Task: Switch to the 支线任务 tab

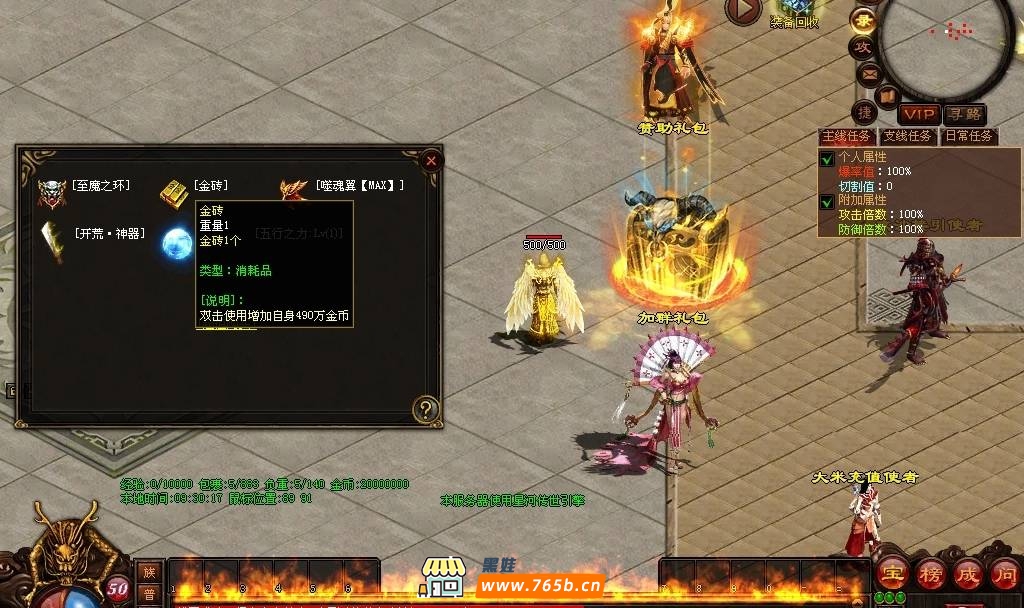Action: click(x=907, y=136)
